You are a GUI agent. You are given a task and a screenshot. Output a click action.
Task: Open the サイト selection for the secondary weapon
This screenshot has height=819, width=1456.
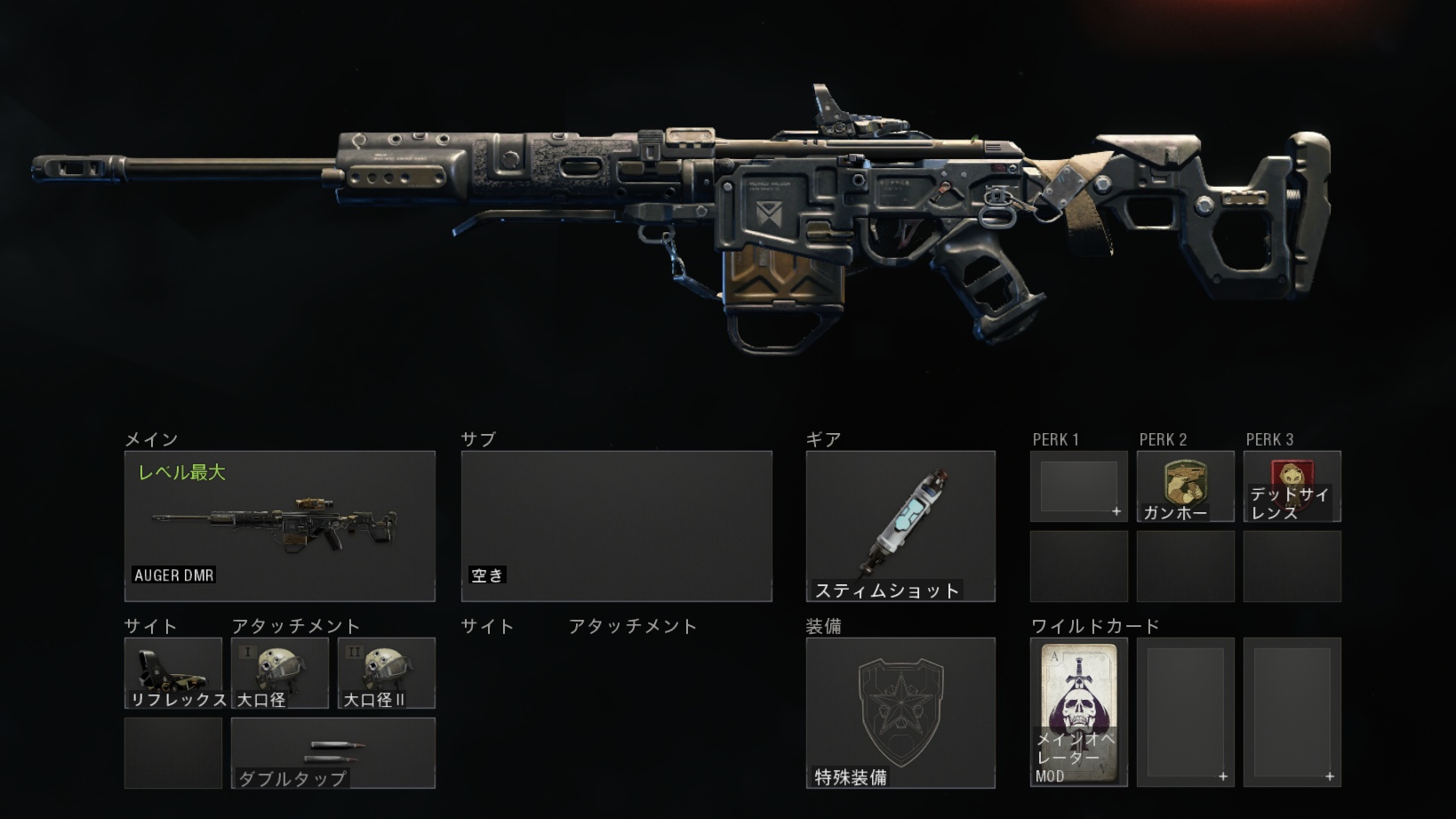486,626
